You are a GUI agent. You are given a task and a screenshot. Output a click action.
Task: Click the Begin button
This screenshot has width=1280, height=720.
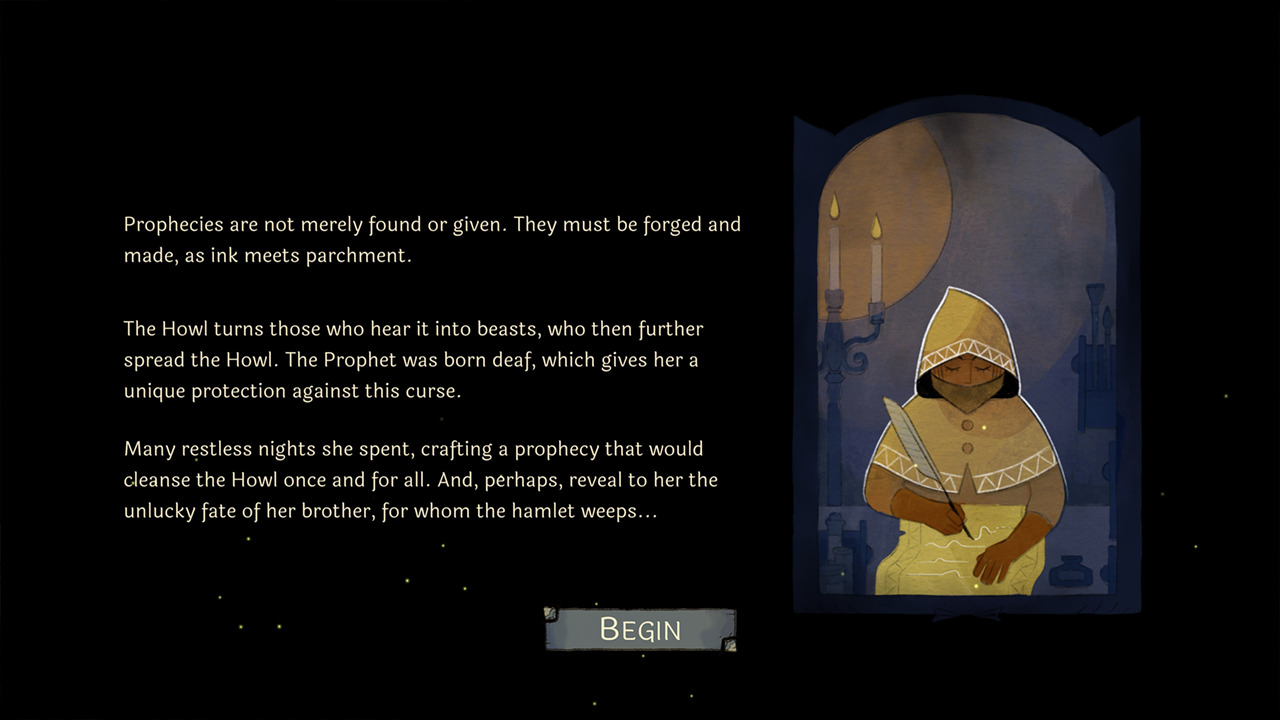pyautogui.click(x=640, y=629)
